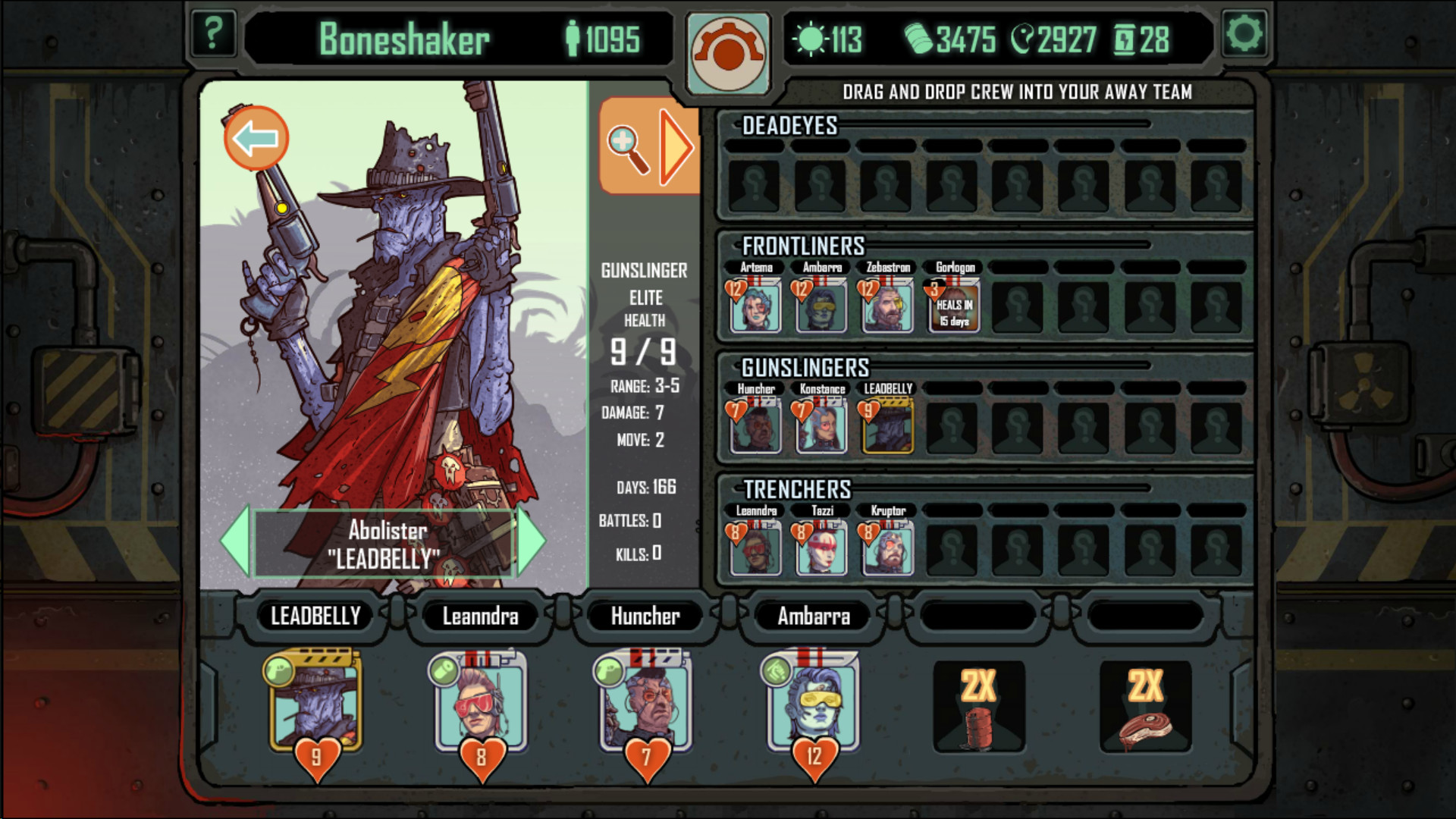
Task: Click the question mark help button
Action: click(x=214, y=33)
